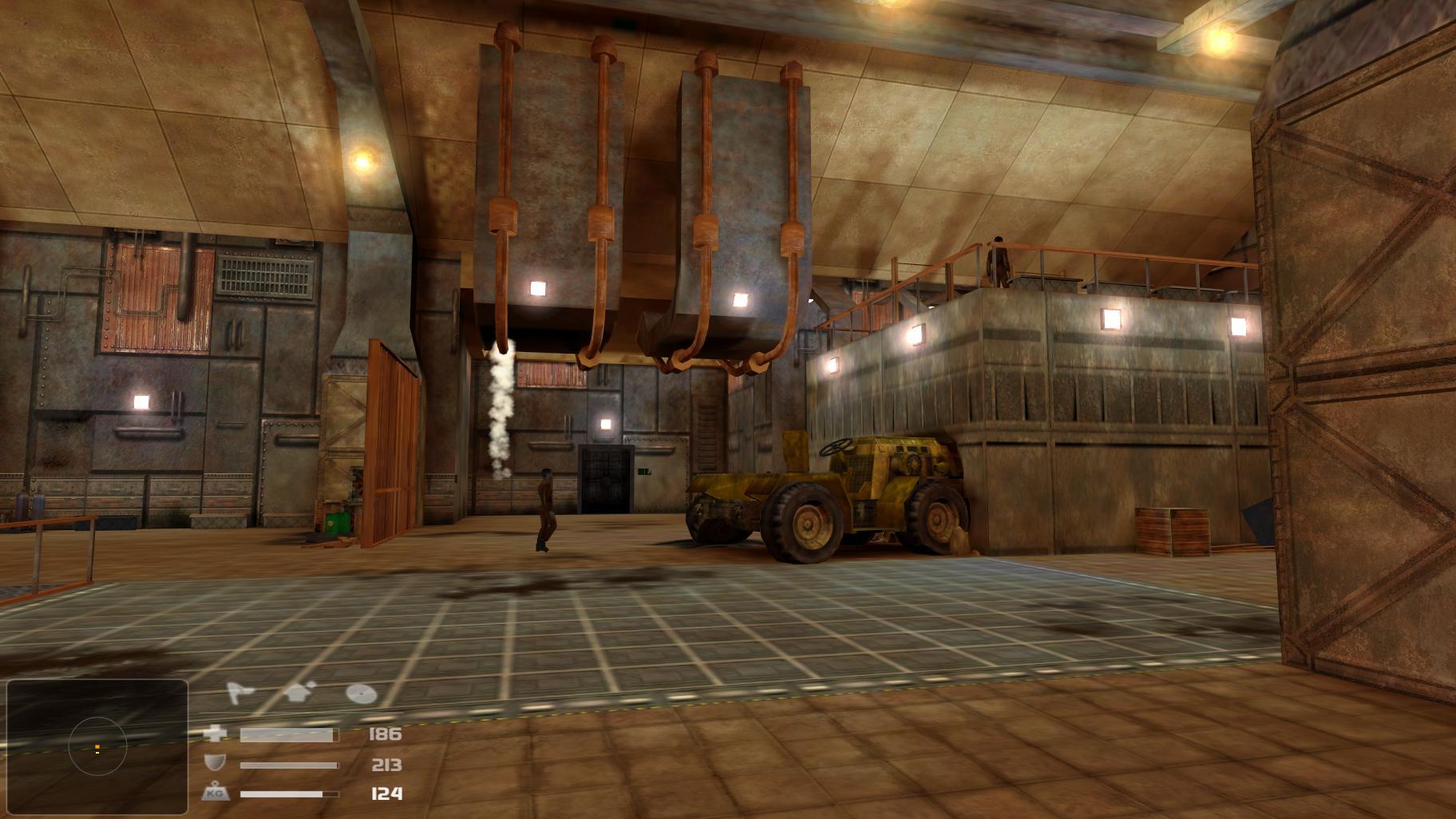Click the armor value showing 213

click(x=388, y=764)
